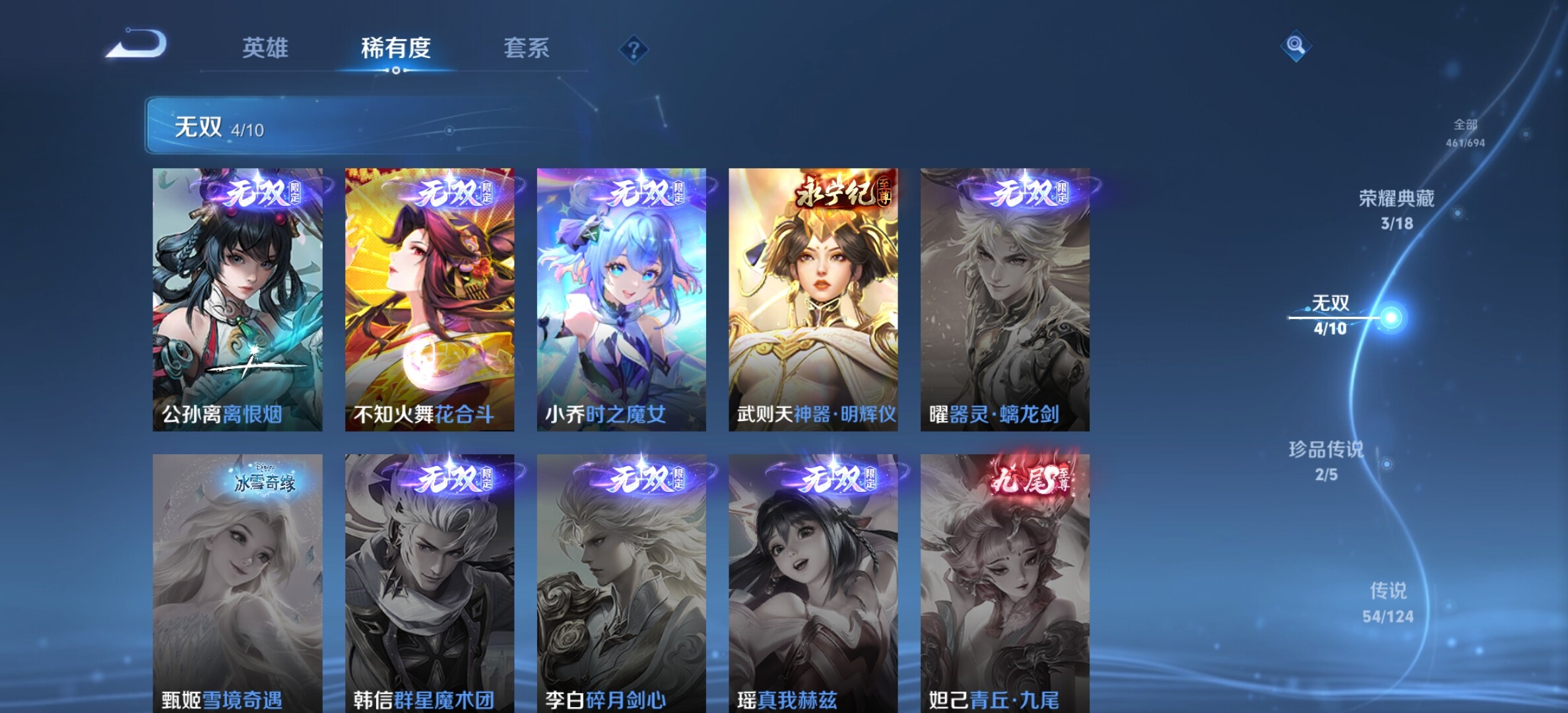Choose the 不知火舞 花合斗 skin card

pyautogui.click(x=430, y=299)
